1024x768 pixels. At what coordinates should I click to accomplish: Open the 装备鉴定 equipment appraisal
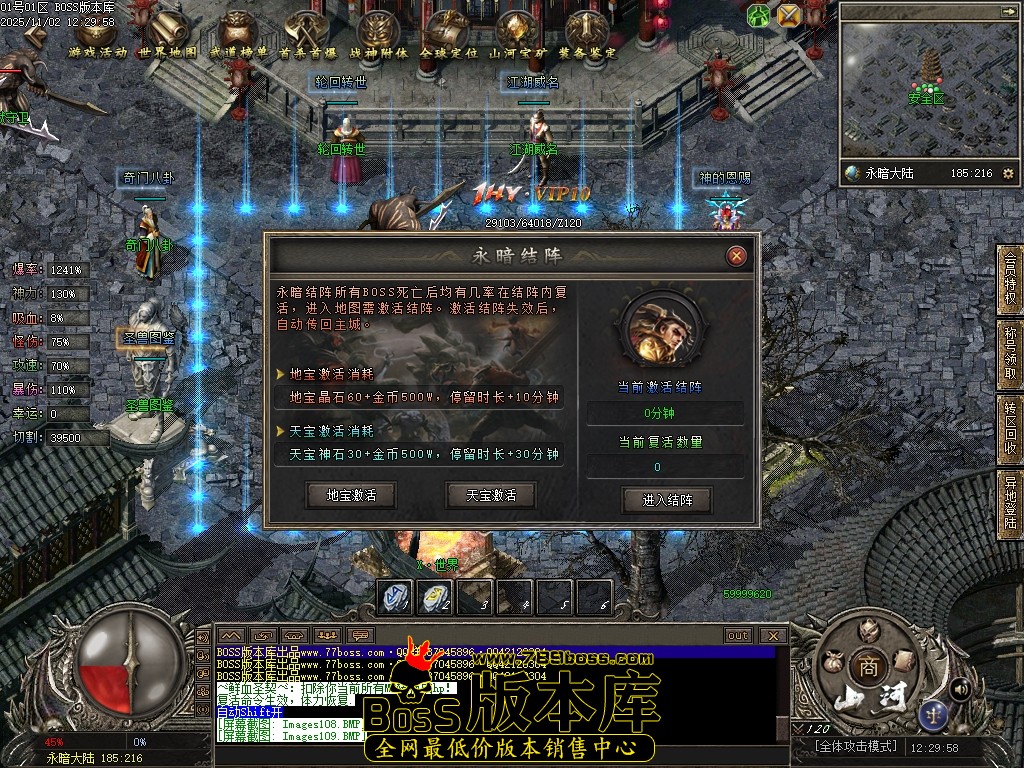[589, 37]
